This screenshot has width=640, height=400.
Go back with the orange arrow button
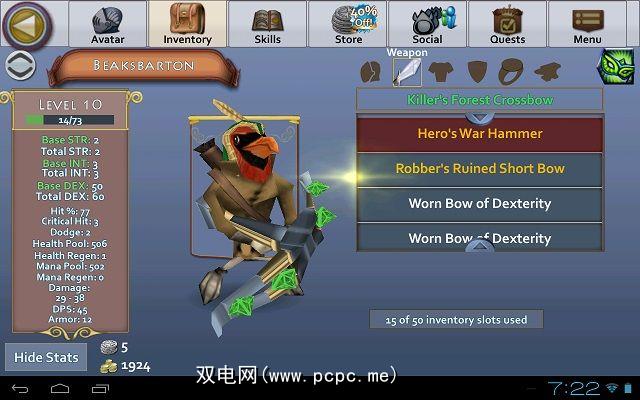[x=27, y=25]
